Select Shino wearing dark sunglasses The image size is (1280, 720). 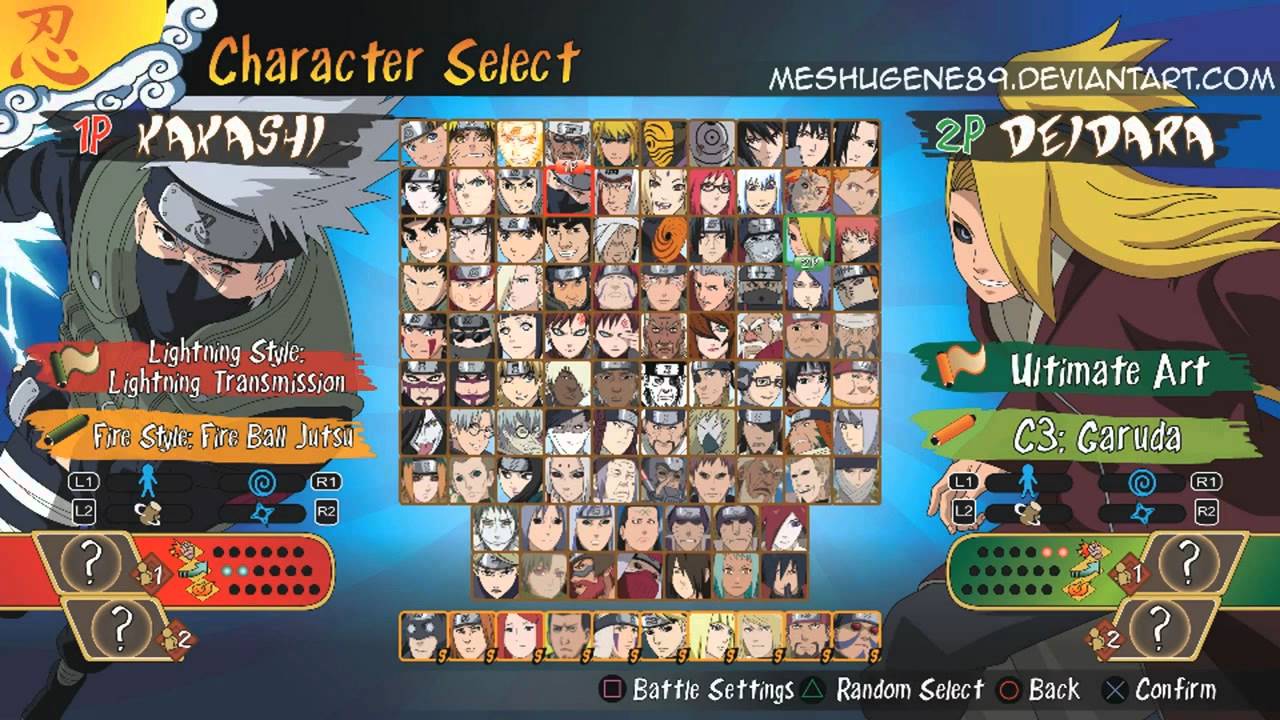(x=472, y=334)
